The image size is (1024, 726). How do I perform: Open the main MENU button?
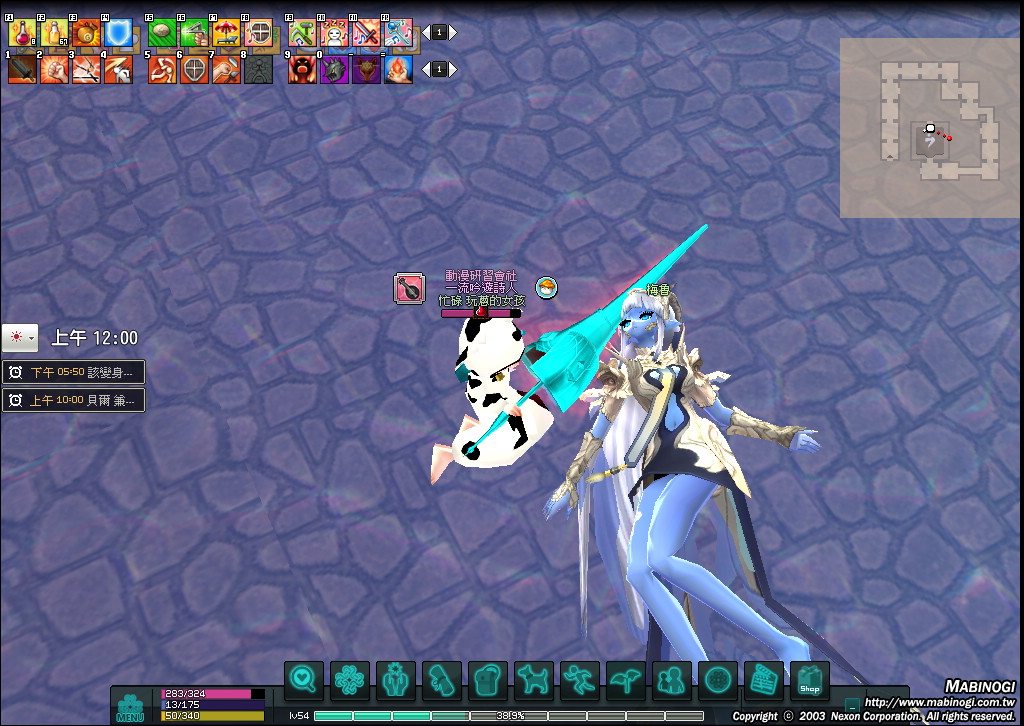coord(130,705)
